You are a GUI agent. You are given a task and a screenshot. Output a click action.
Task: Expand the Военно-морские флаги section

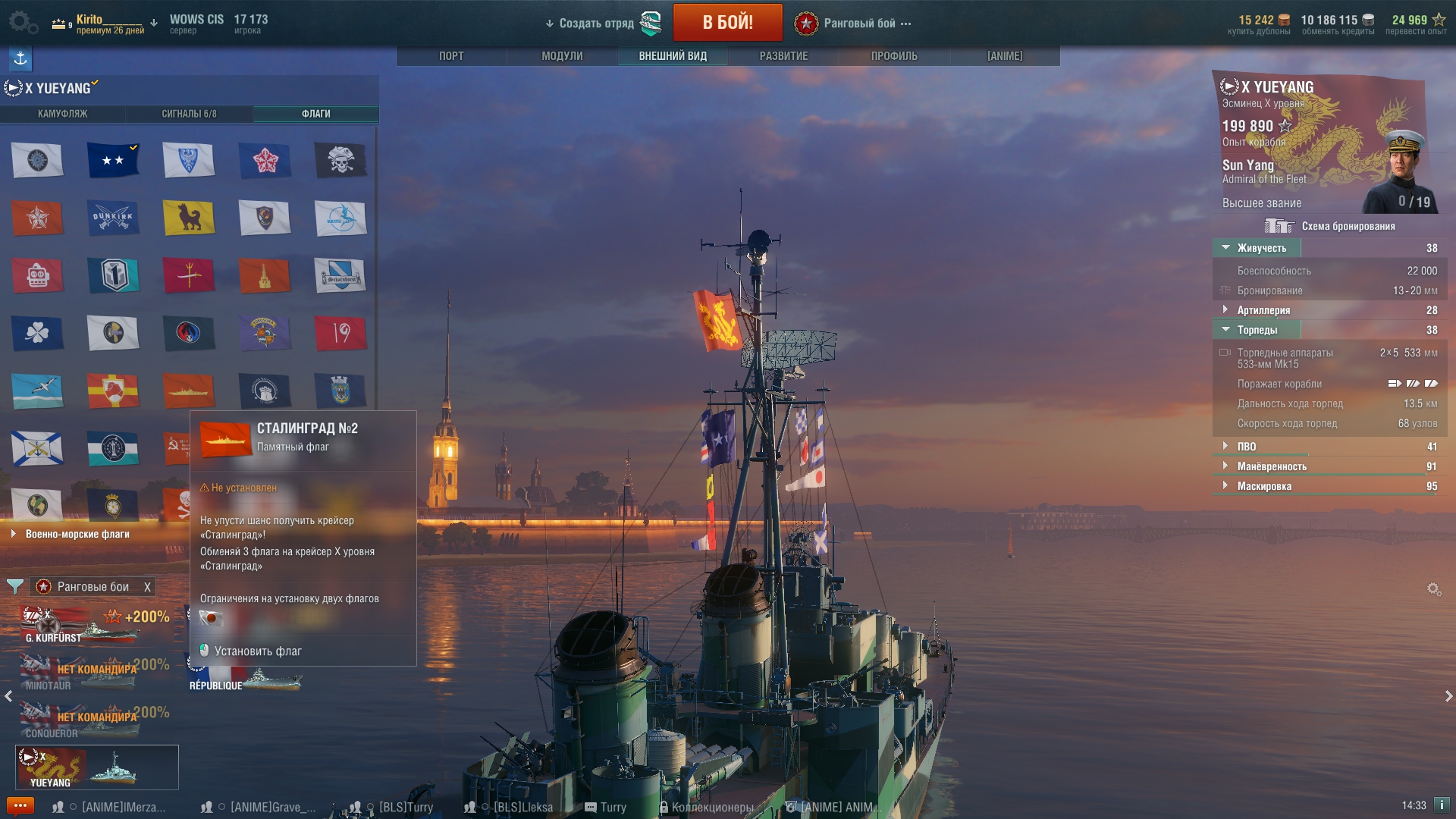pos(77,534)
